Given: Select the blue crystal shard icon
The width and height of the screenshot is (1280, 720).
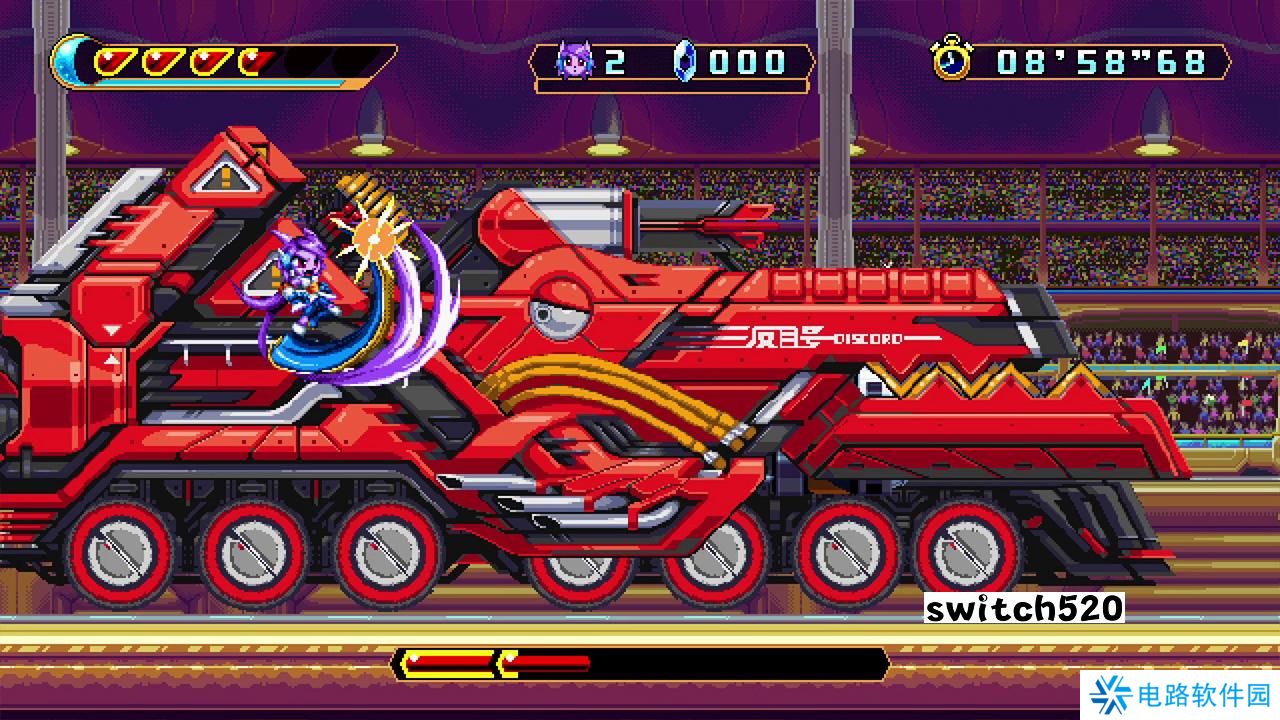Looking at the screenshot, I should (685, 62).
